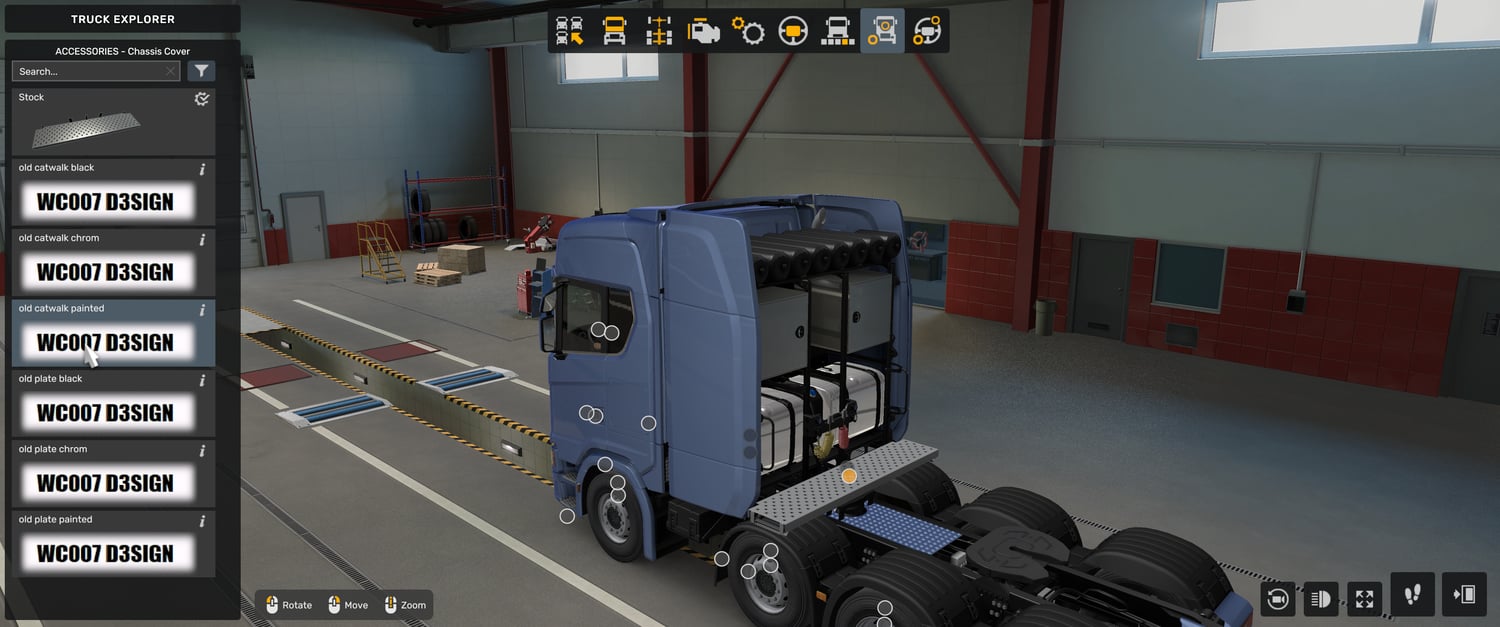The height and width of the screenshot is (627, 1500).
Task: Open the transmission gears category
Action: tap(748, 31)
